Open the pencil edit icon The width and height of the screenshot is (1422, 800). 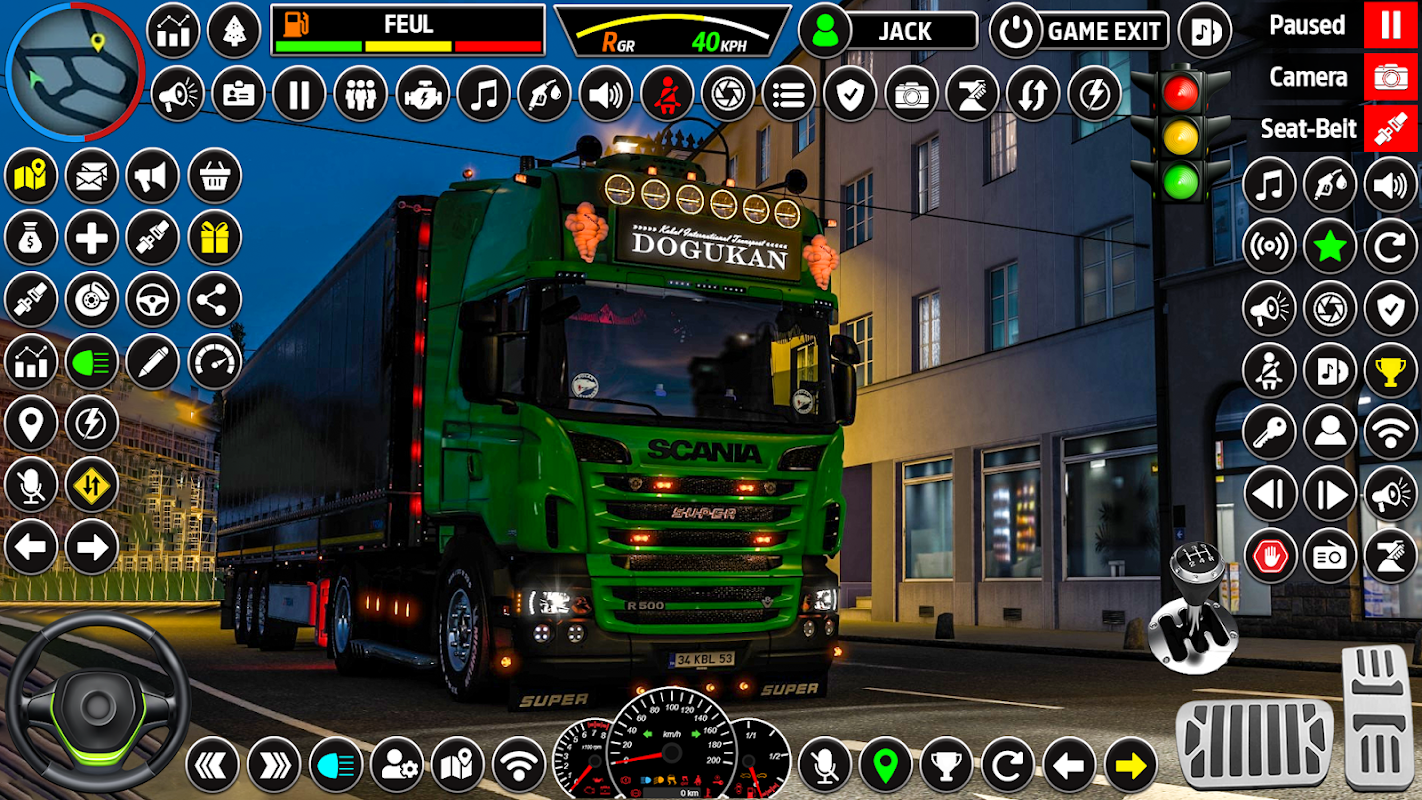[x=153, y=361]
